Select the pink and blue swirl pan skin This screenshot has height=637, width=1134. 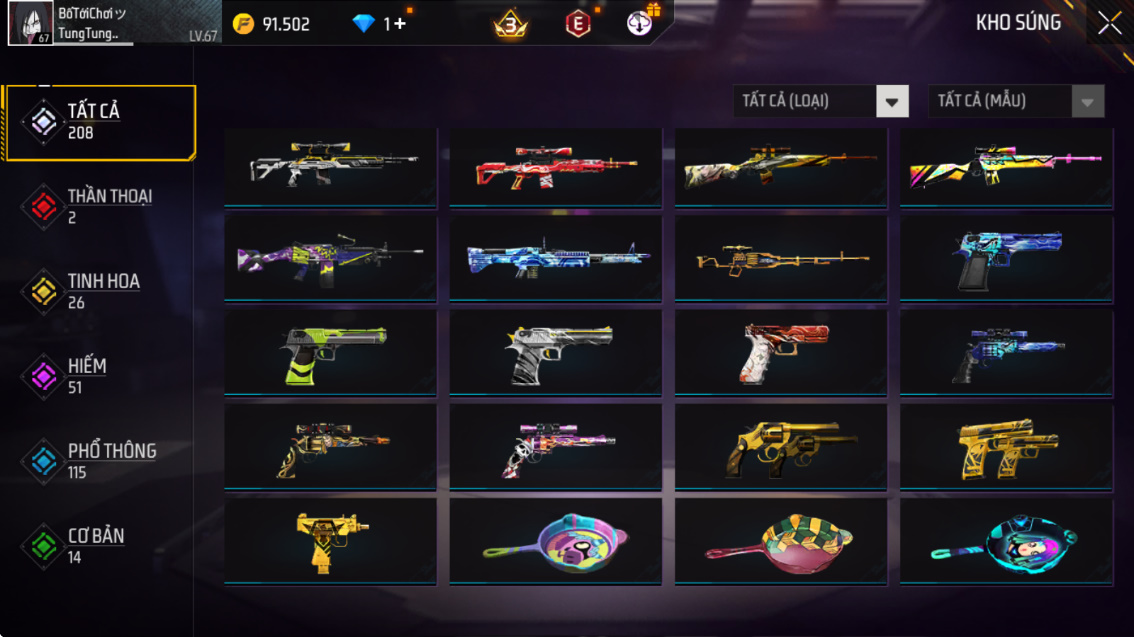[x=555, y=541]
